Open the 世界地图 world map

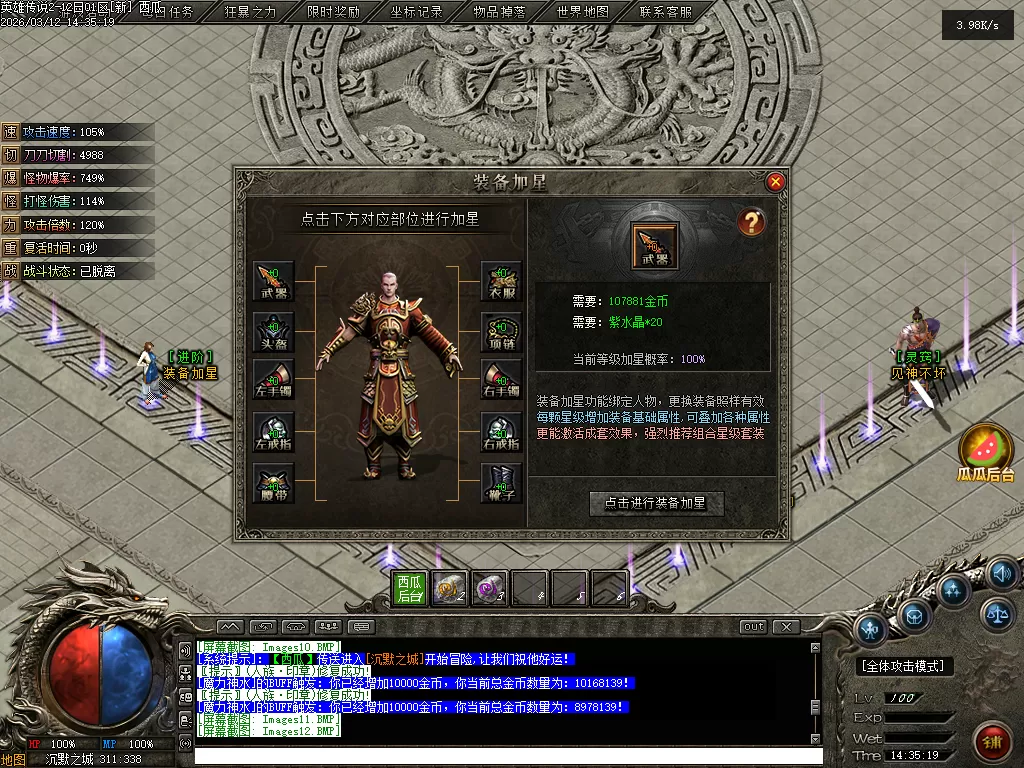pyautogui.click(x=582, y=12)
